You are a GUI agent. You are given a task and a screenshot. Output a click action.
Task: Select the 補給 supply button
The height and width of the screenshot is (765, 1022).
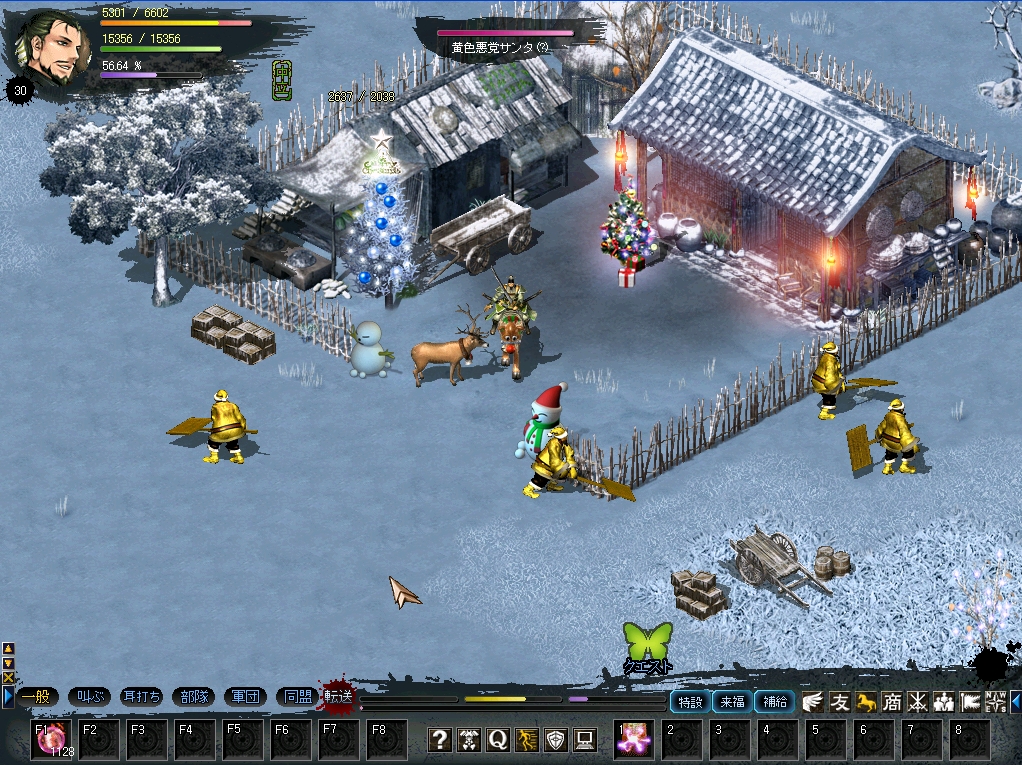coord(774,702)
